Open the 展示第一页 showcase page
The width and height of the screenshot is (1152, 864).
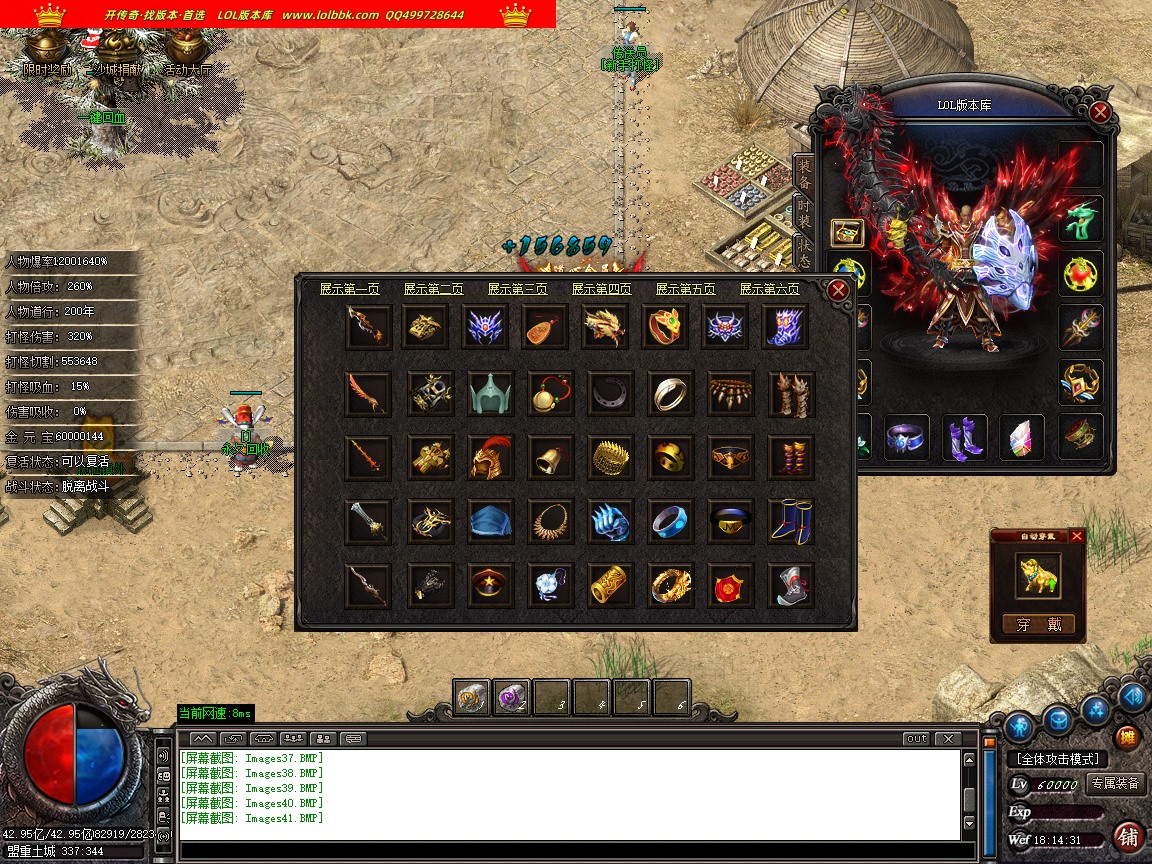pyautogui.click(x=350, y=289)
